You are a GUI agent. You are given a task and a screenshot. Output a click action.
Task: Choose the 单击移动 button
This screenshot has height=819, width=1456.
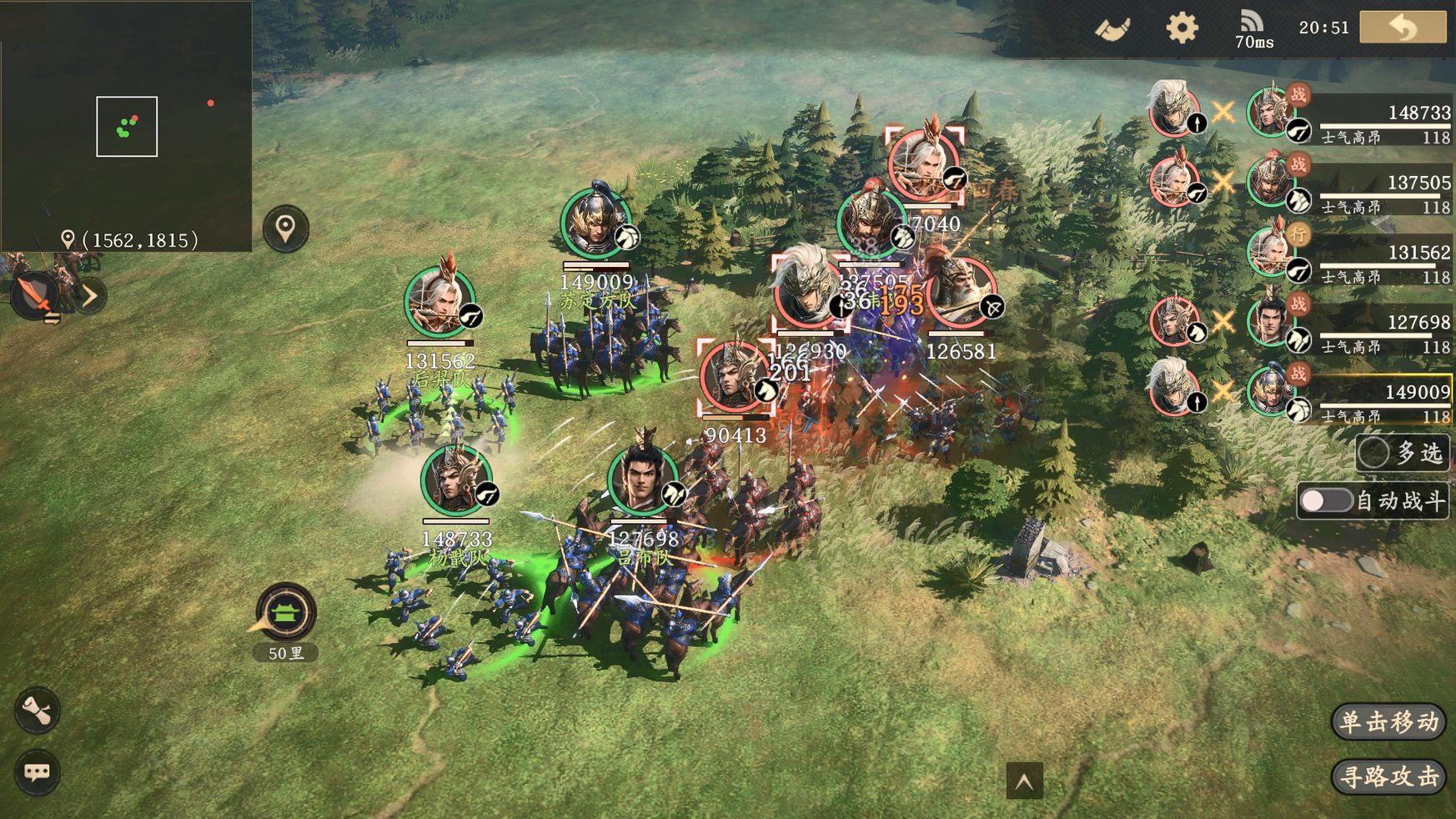(x=1388, y=721)
